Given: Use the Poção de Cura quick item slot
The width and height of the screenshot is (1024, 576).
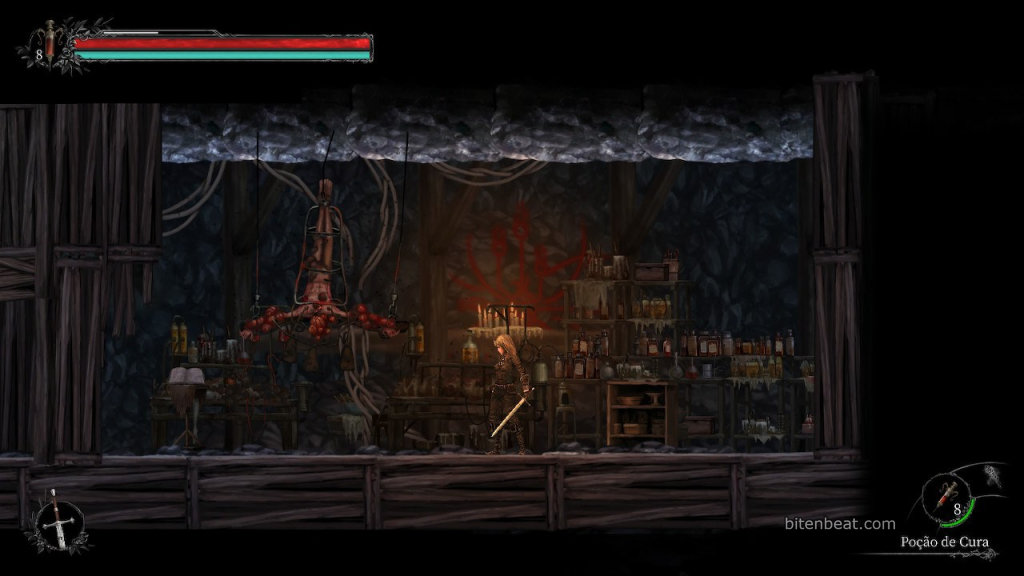Looking at the screenshot, I should (x=948, y=497).
